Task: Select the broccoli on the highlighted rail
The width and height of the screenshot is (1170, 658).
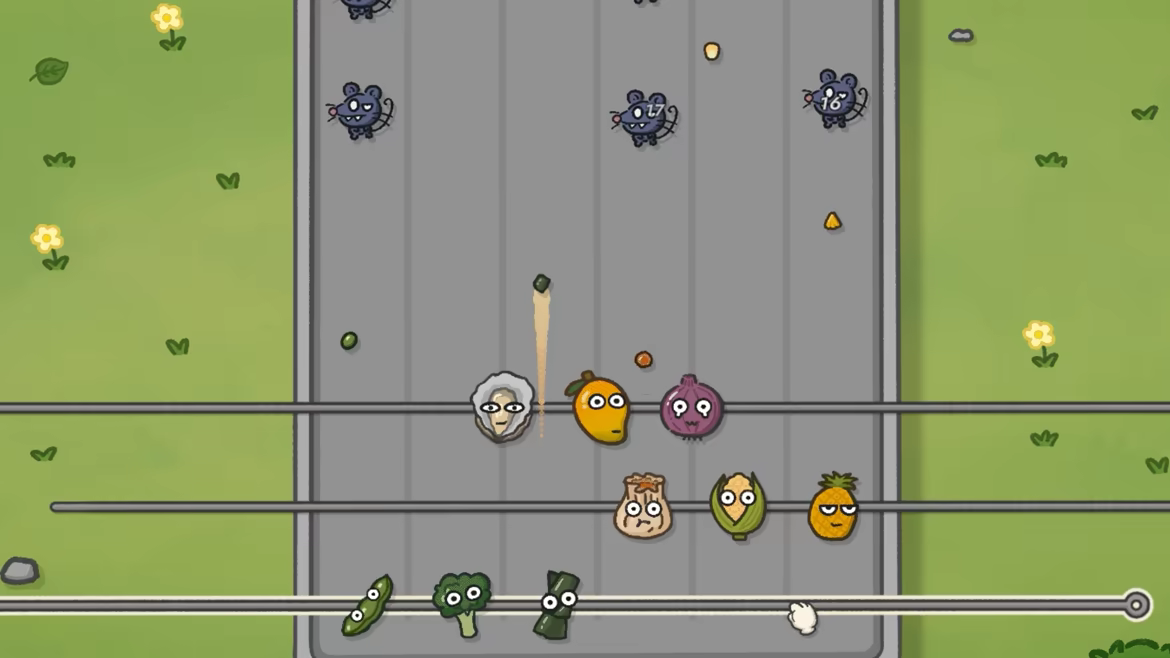Action: (461, 602)
